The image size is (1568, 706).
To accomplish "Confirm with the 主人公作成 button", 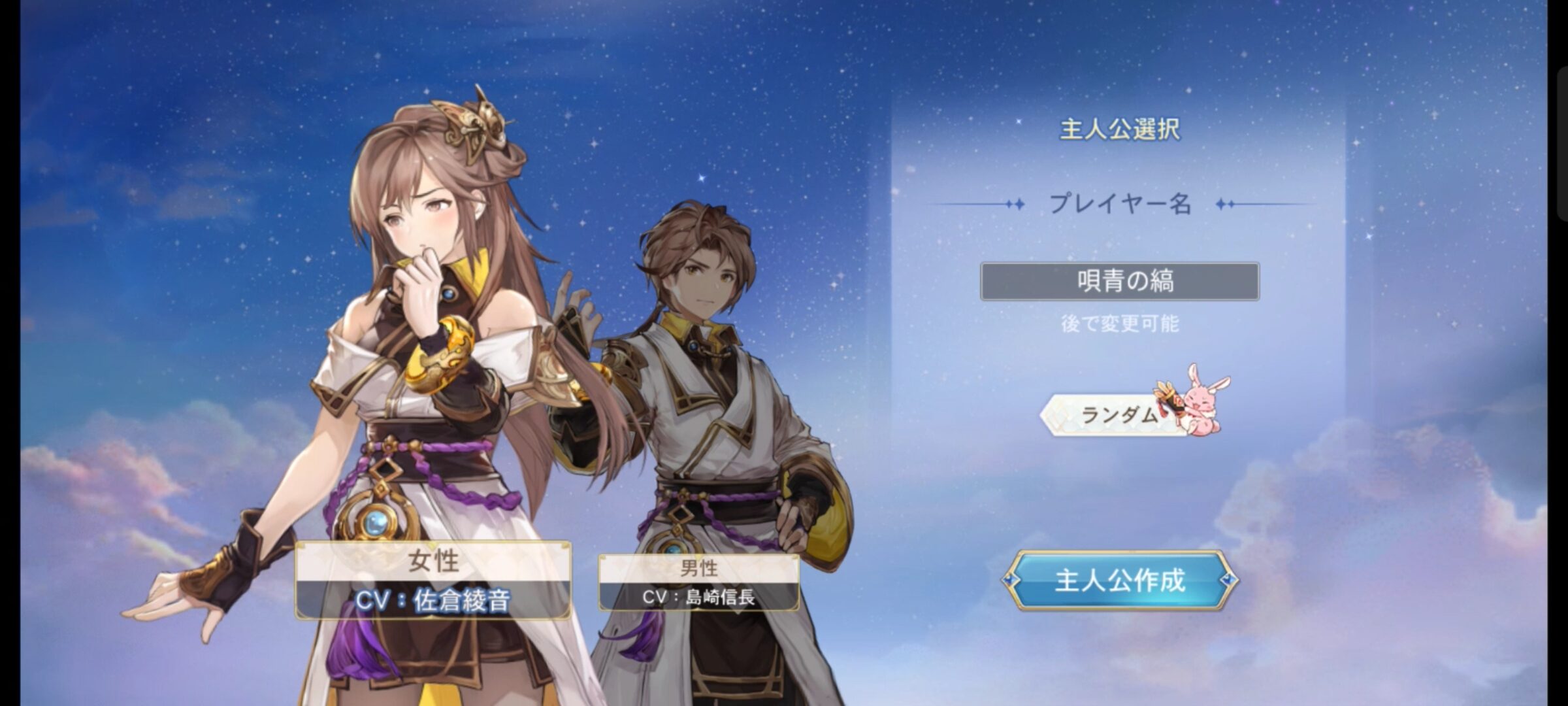I will click(1120, 580).
